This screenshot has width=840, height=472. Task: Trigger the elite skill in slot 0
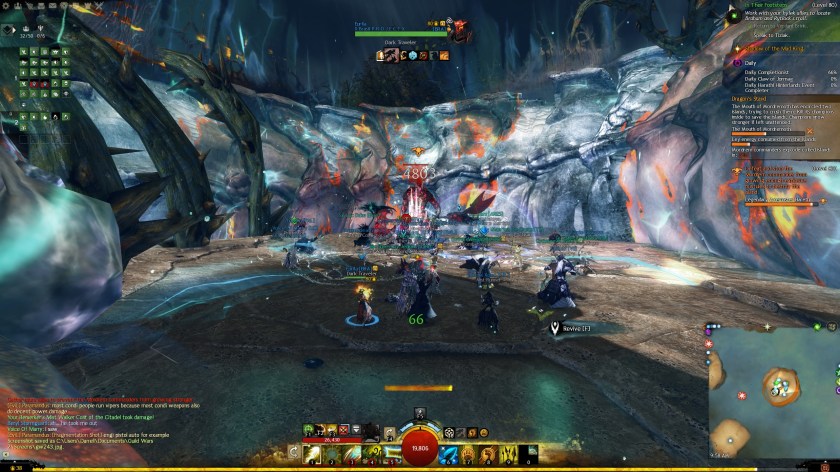pyautogui.click(x=530, y=455)
